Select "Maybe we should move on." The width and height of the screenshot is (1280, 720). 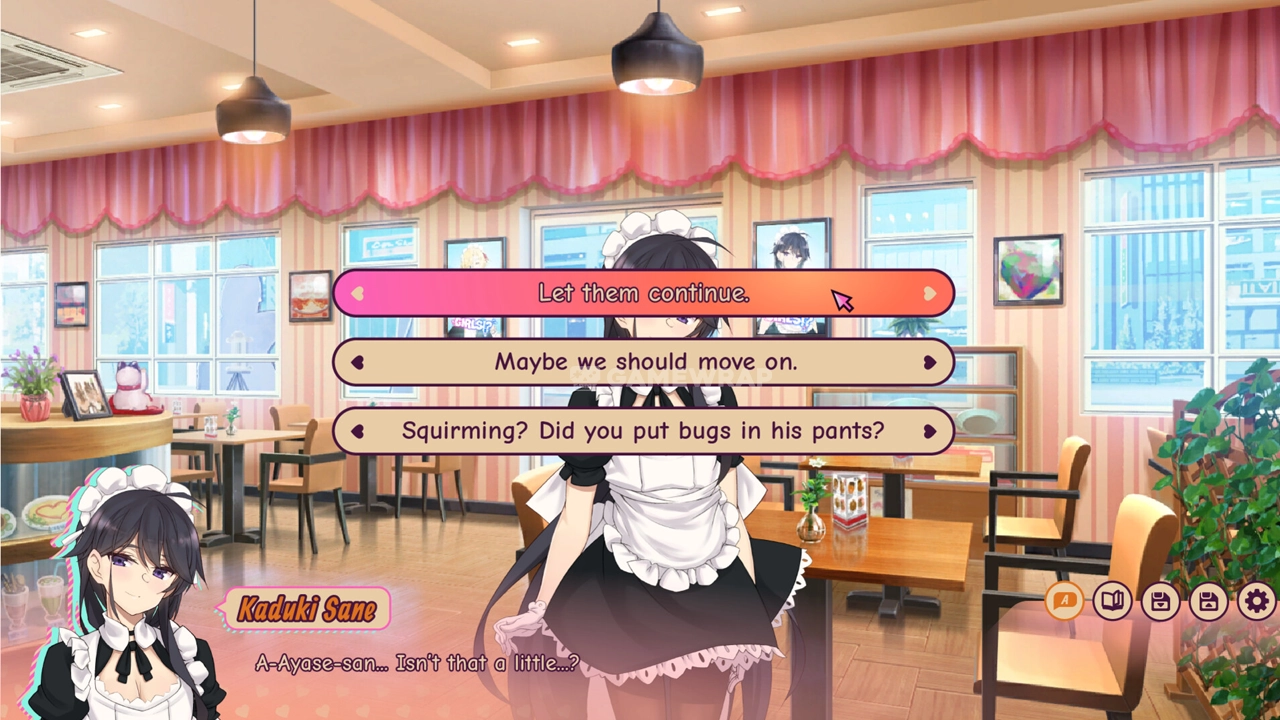[643, 362]
